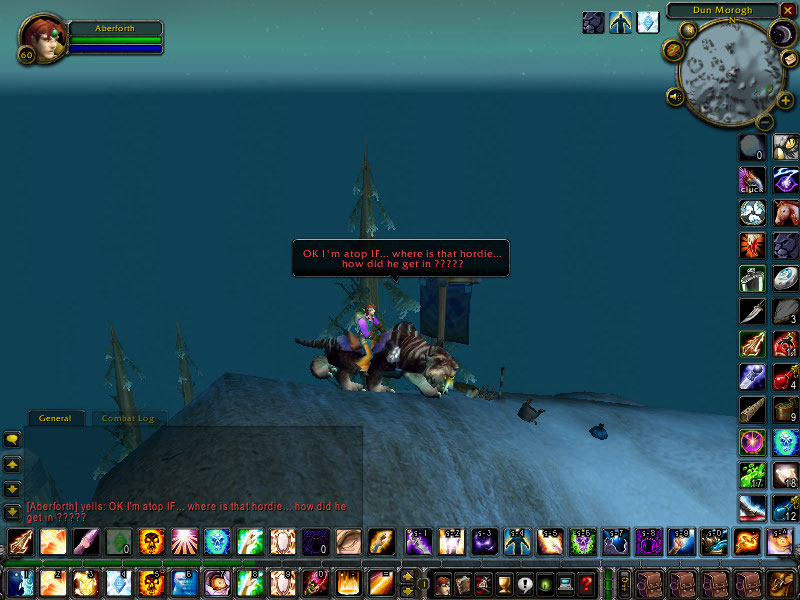The width and height of the screenshot is (800, 600).
Task: Zoom out the minimap with minus button
Action: [763, 123]
